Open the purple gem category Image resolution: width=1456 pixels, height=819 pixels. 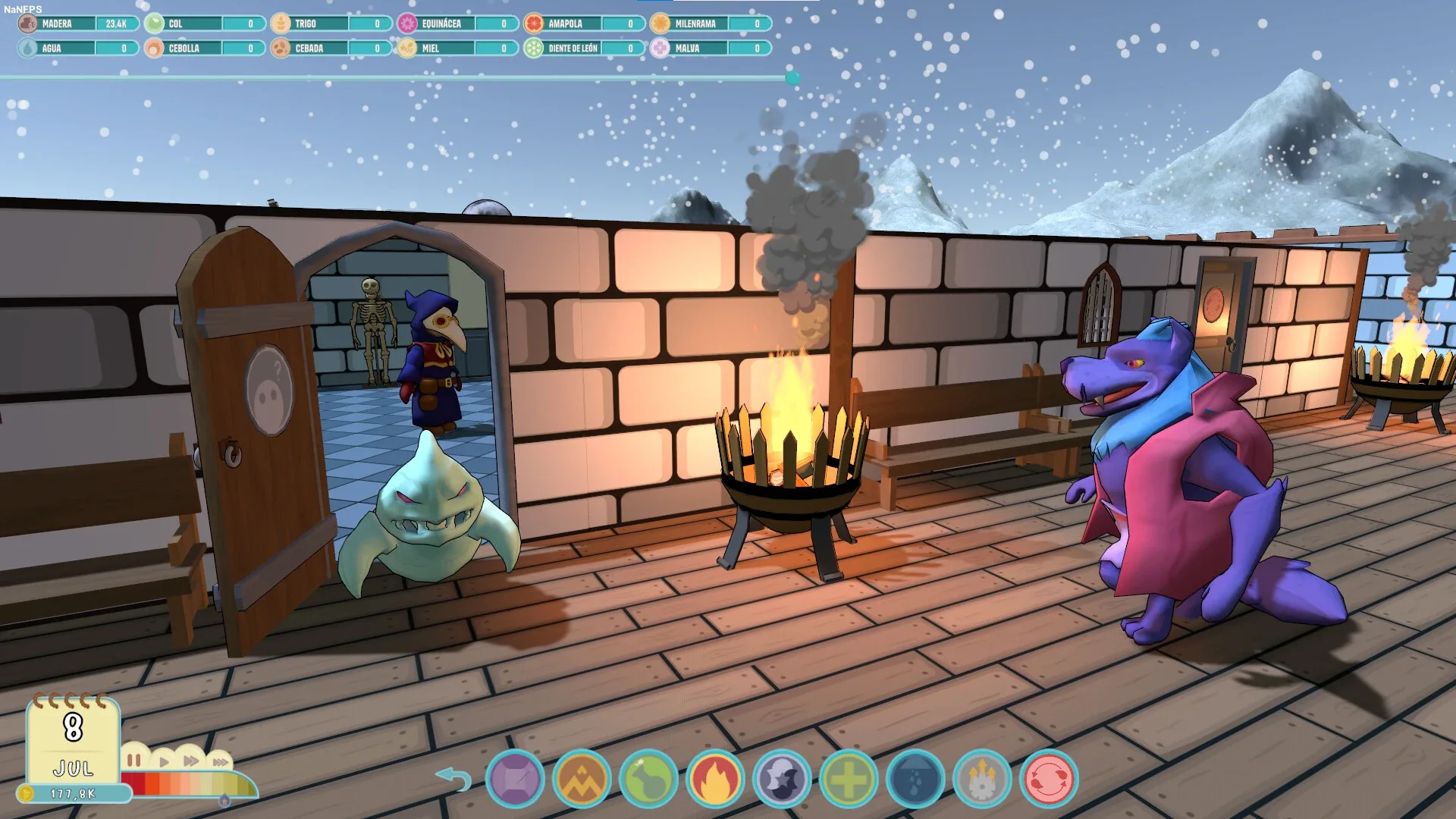click(x=515, y=779)
